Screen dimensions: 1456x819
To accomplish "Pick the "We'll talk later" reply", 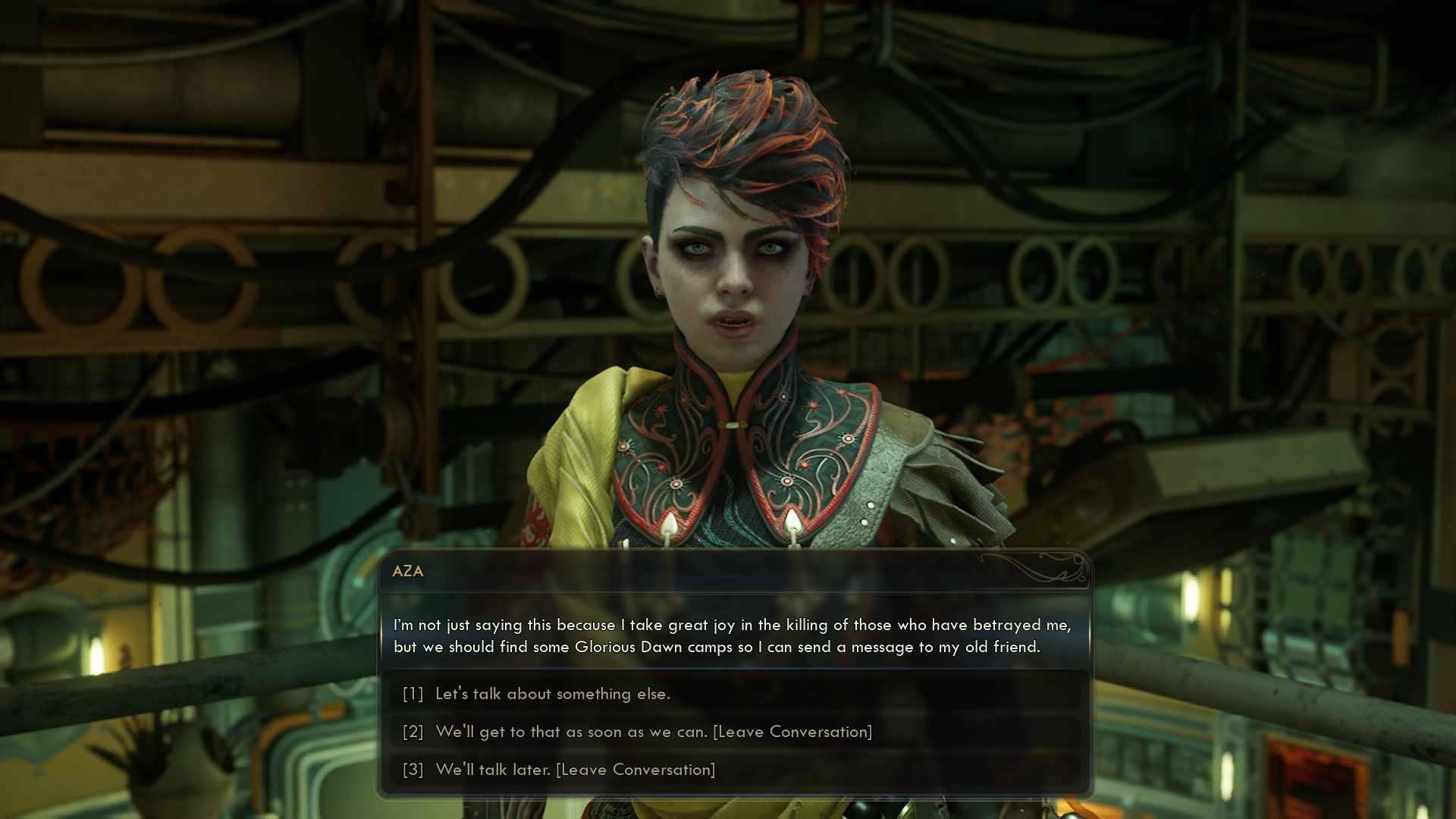I will [x=575, y=770].
